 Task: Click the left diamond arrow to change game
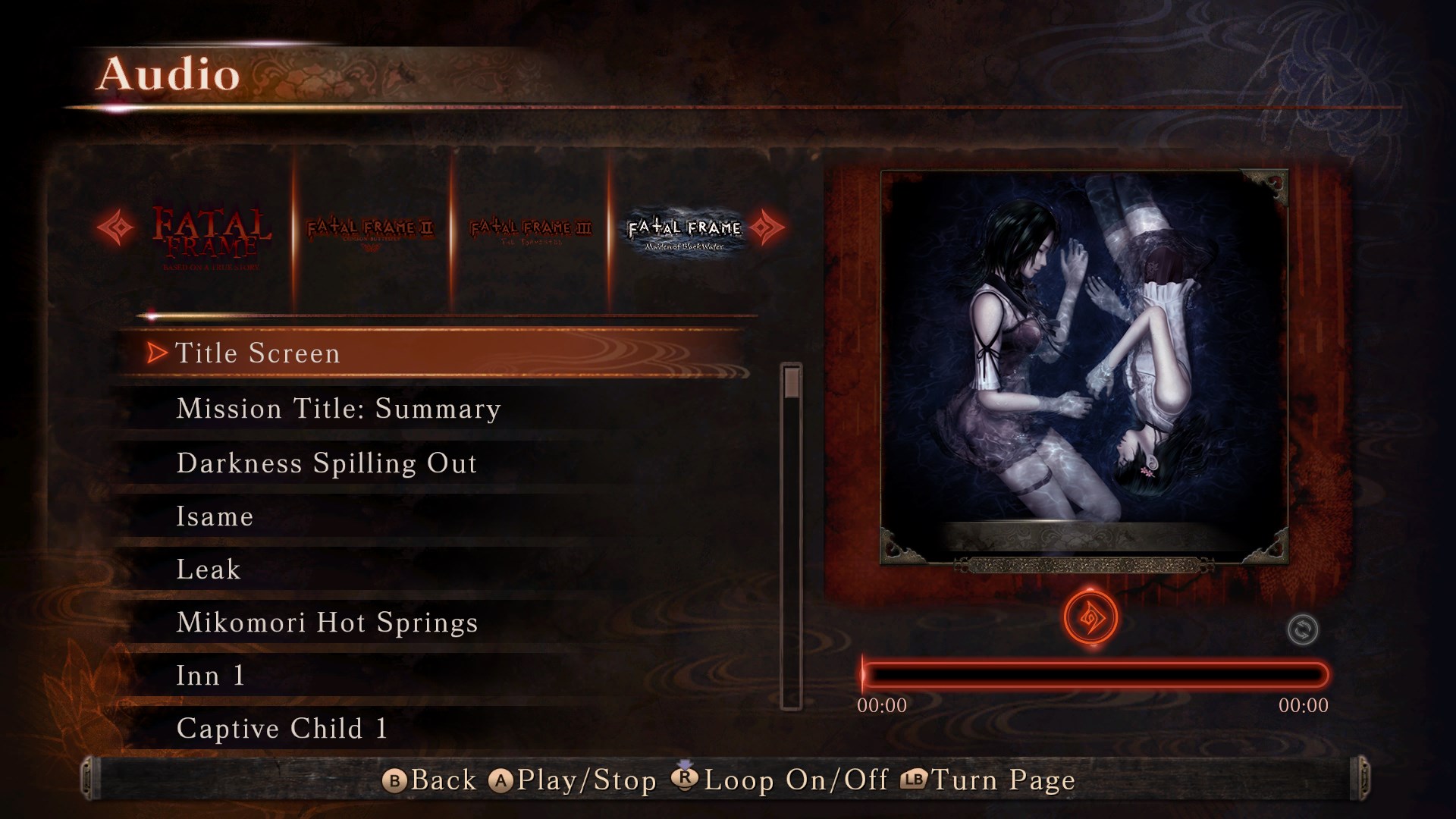(x=115, y=227)
